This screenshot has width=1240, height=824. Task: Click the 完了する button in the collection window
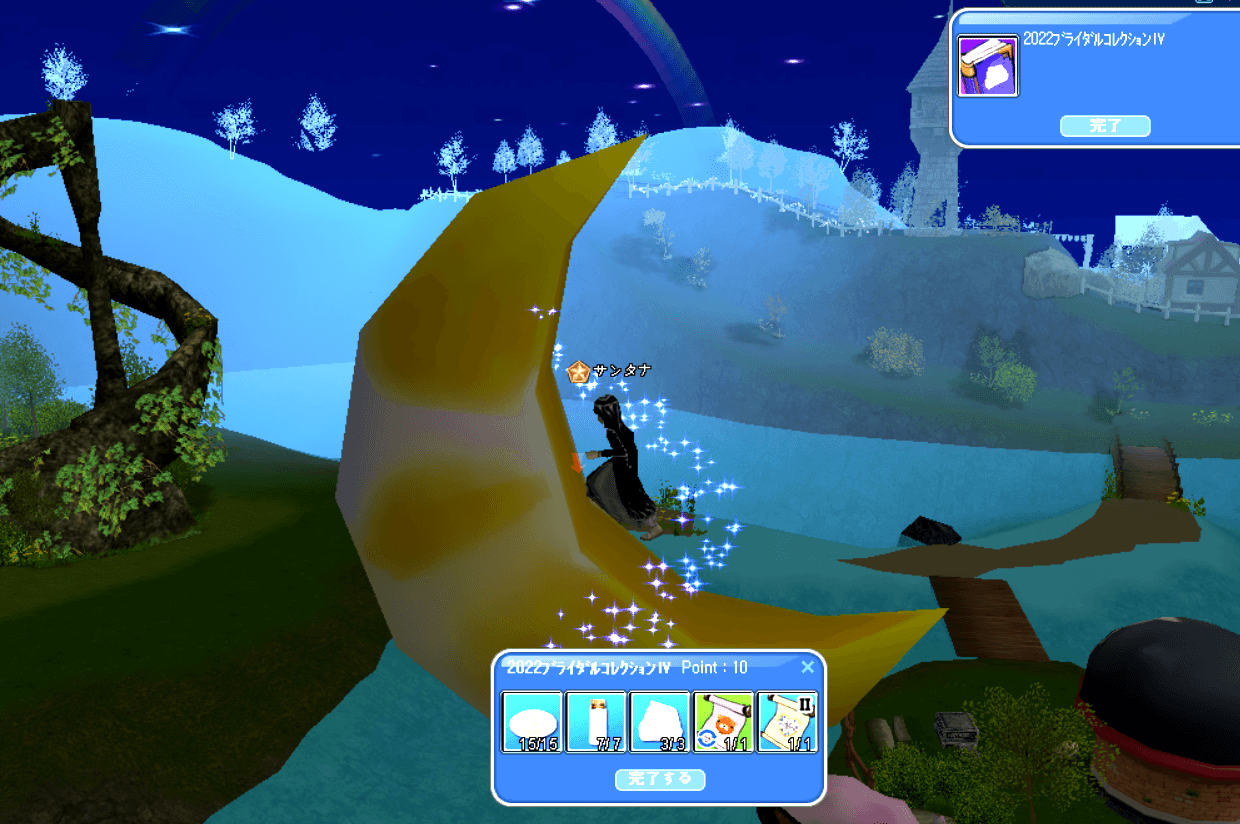click(660, 779)
